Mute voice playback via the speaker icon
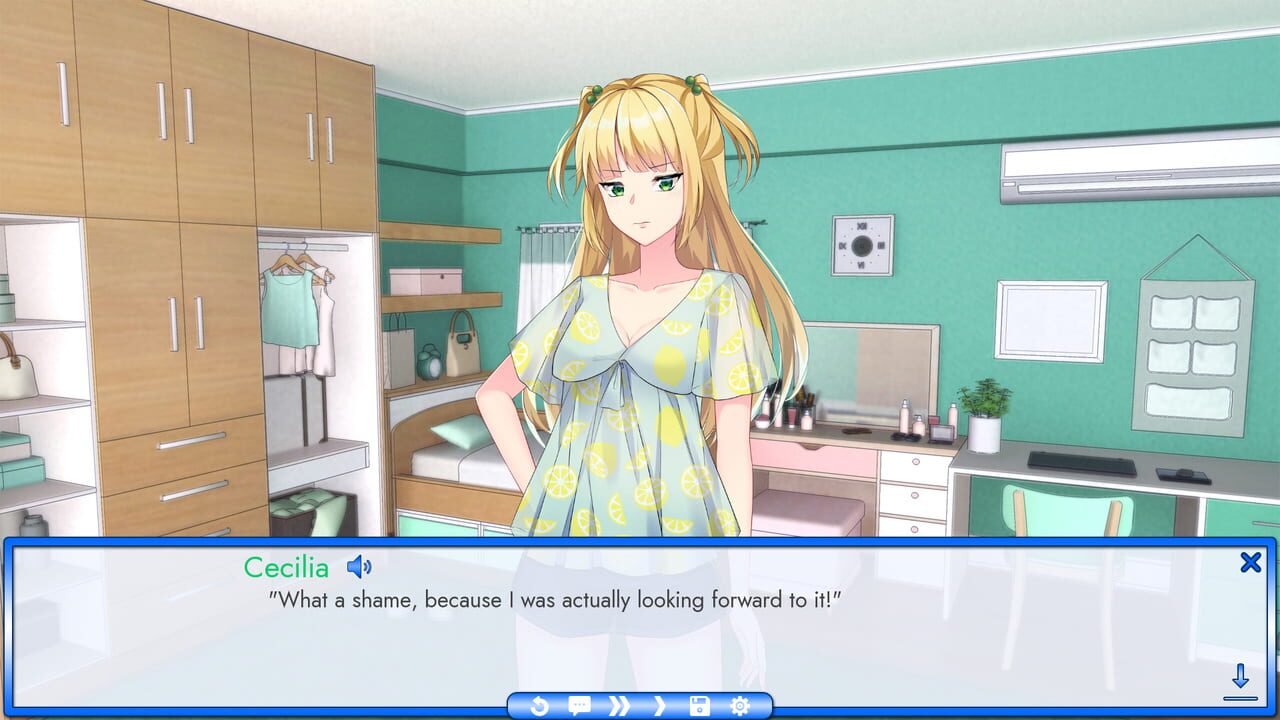This screenshot has height=720, width=1280. click(x=359, y=565)
